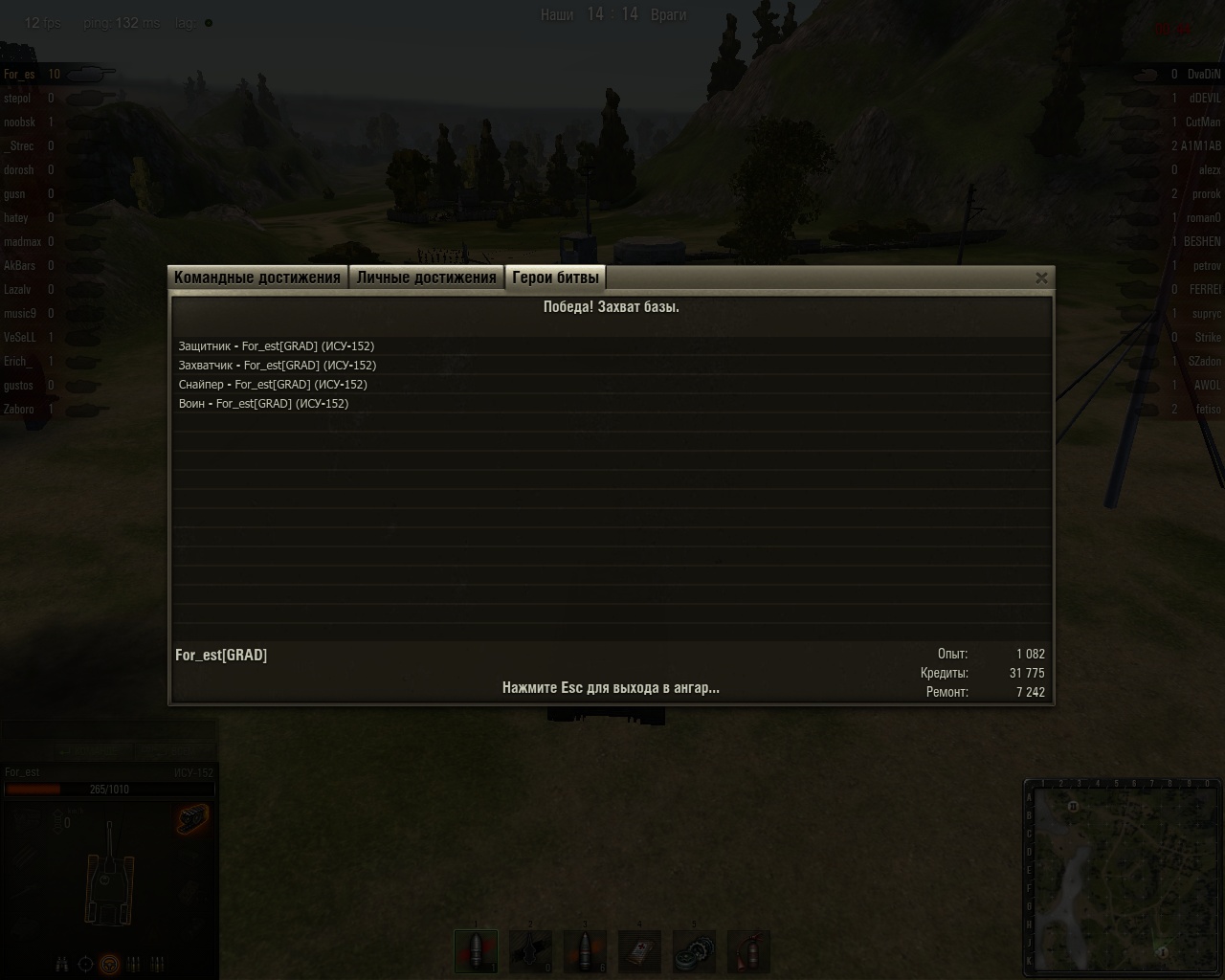Image resolution: width=1225 pixels, height=980 pixels.
Task: Click the driver steering wheel crew icon
Action: [x=109, y=964]
